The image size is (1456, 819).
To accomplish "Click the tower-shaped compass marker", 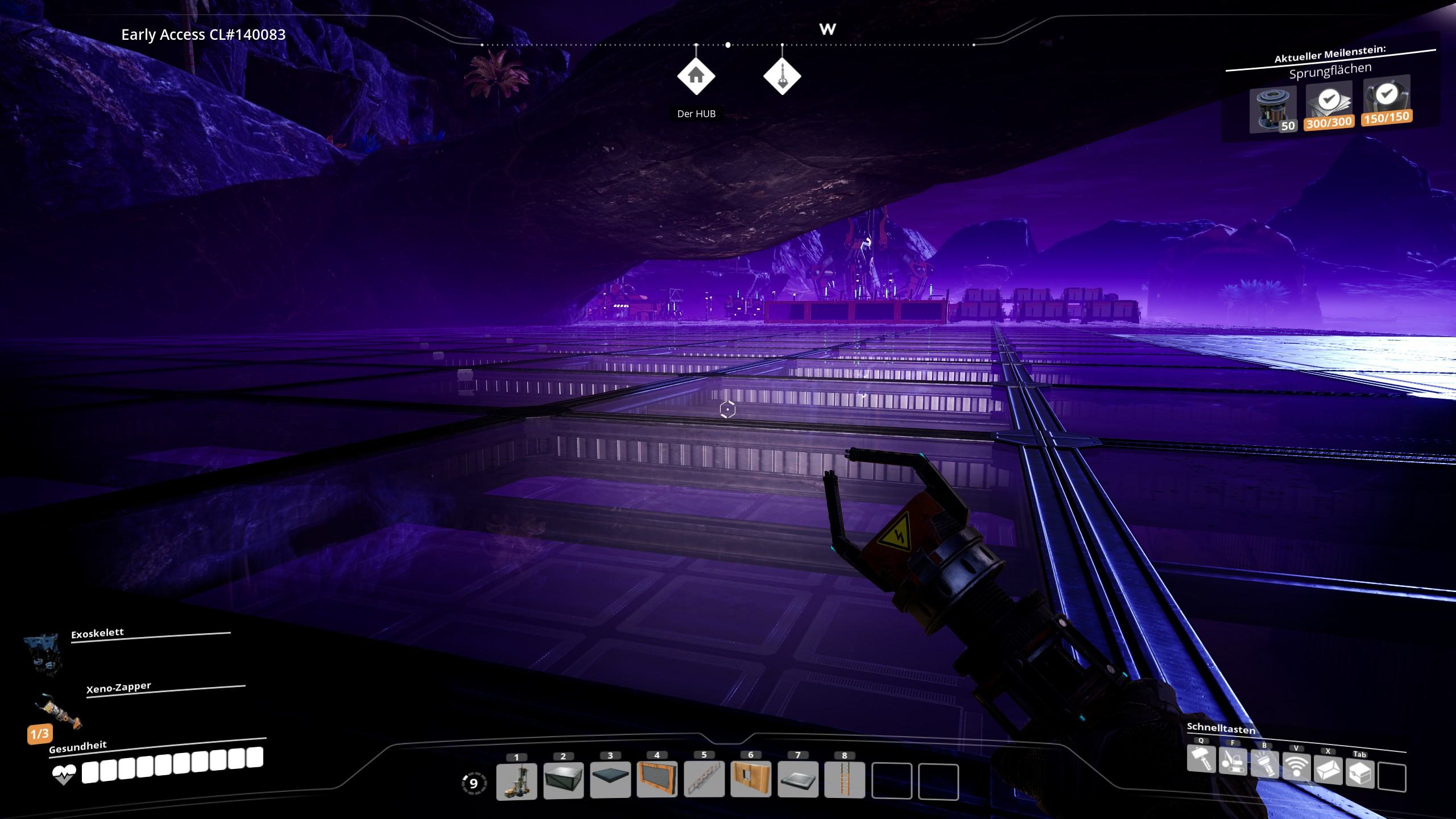I will tap(782, 76).
